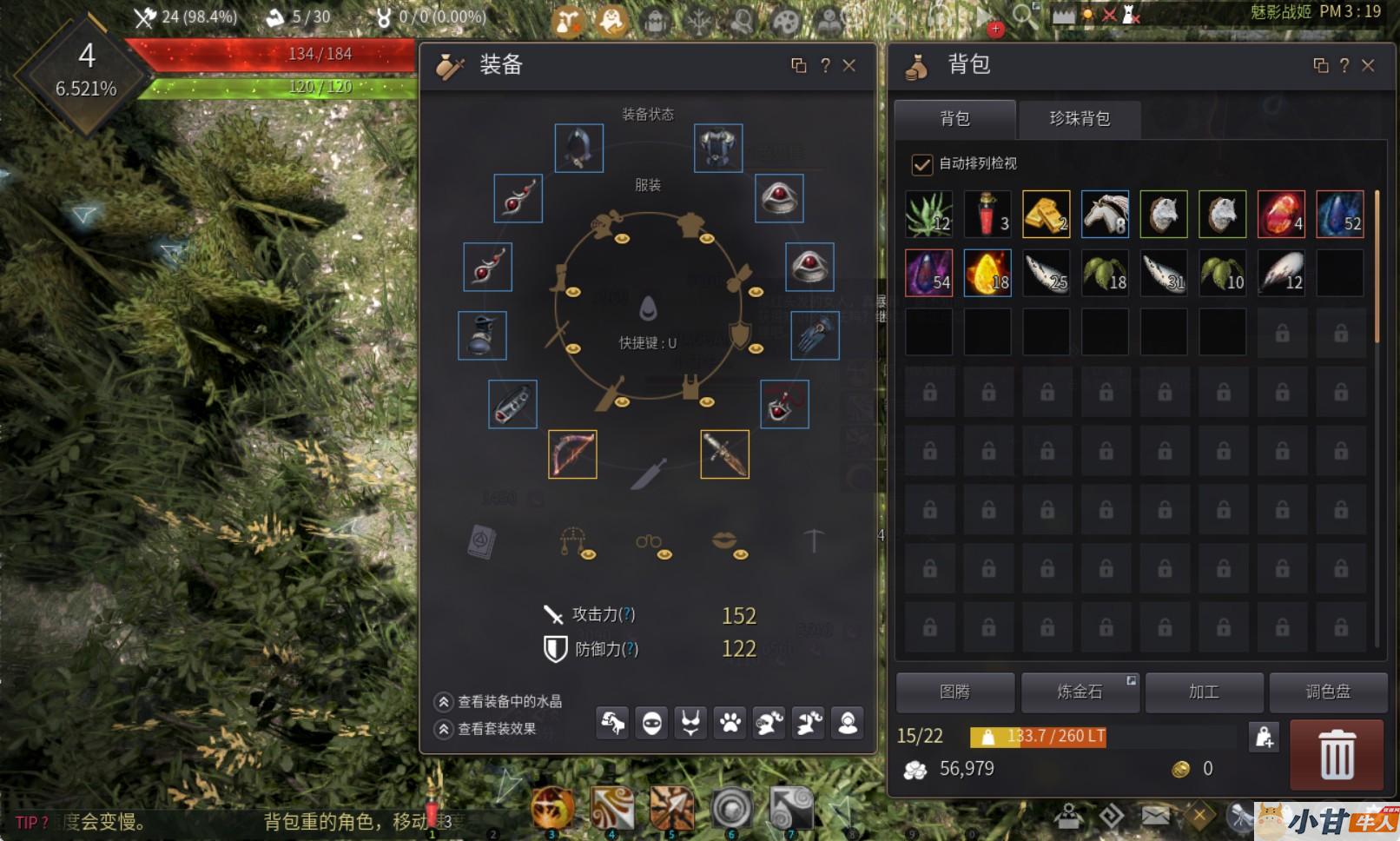Select the gold bar inventory item
This screenshot has width=1400, height=841.
coord(1046,214)
